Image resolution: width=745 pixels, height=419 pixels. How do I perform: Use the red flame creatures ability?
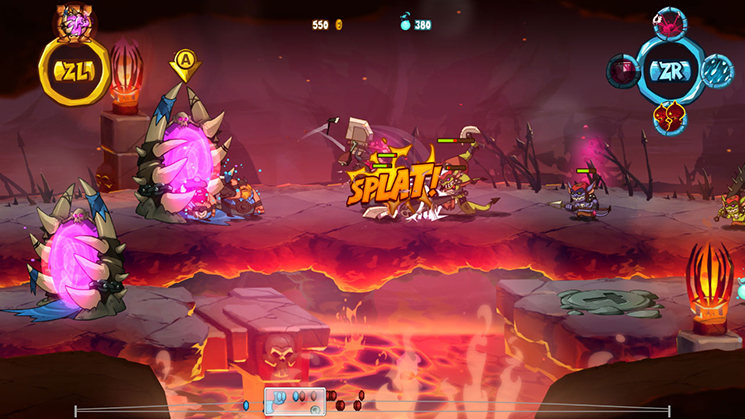pyautogui.click(x=669, y=118)
